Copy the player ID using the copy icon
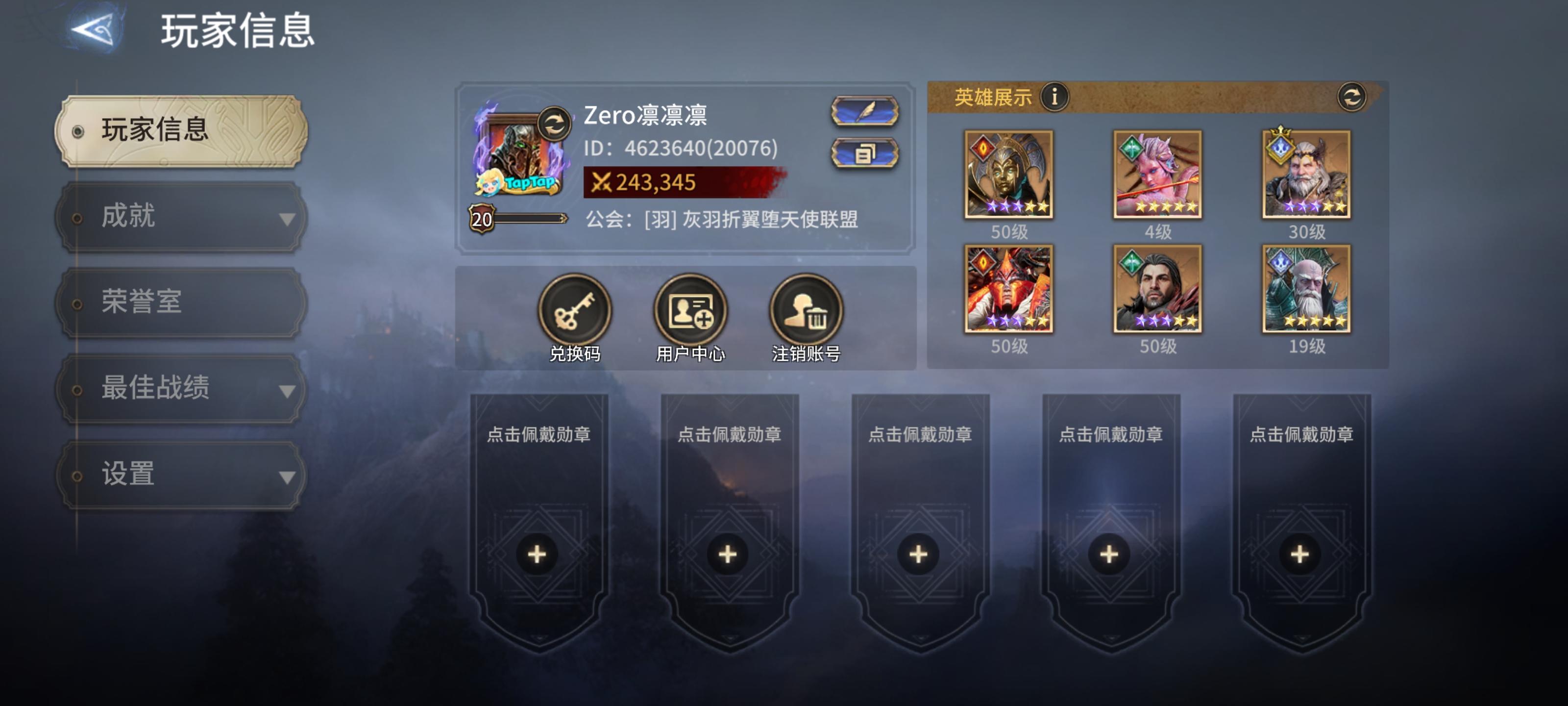 tap(864, 154)
